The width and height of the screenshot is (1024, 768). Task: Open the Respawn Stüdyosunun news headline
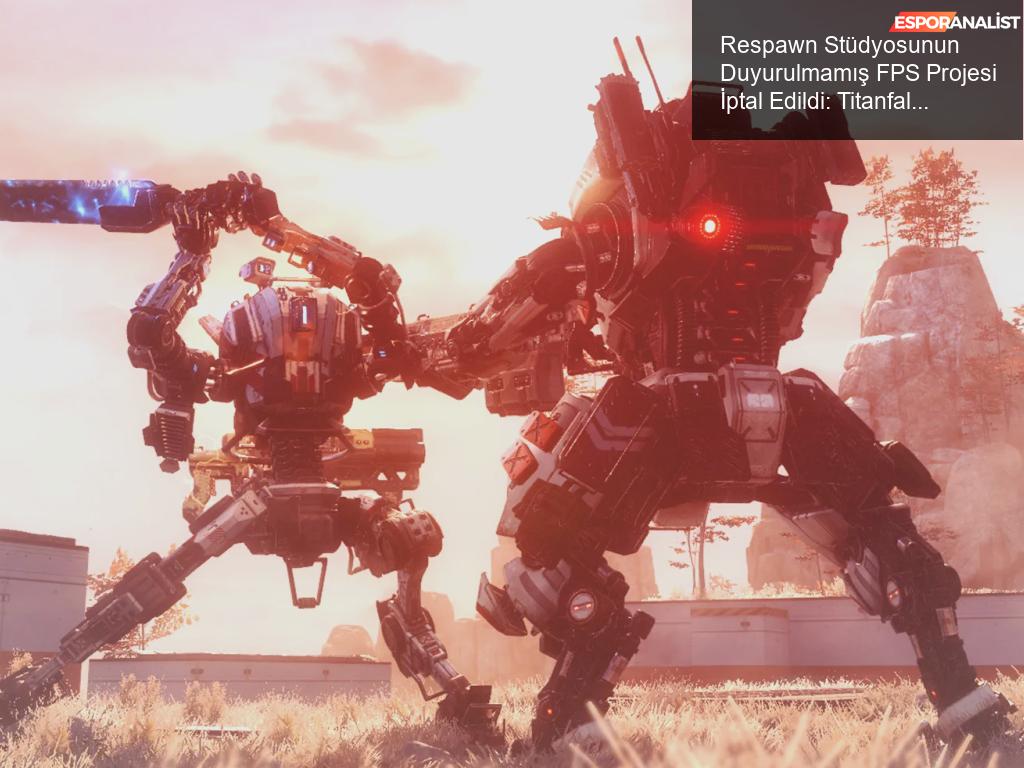(x=858, y=73)
